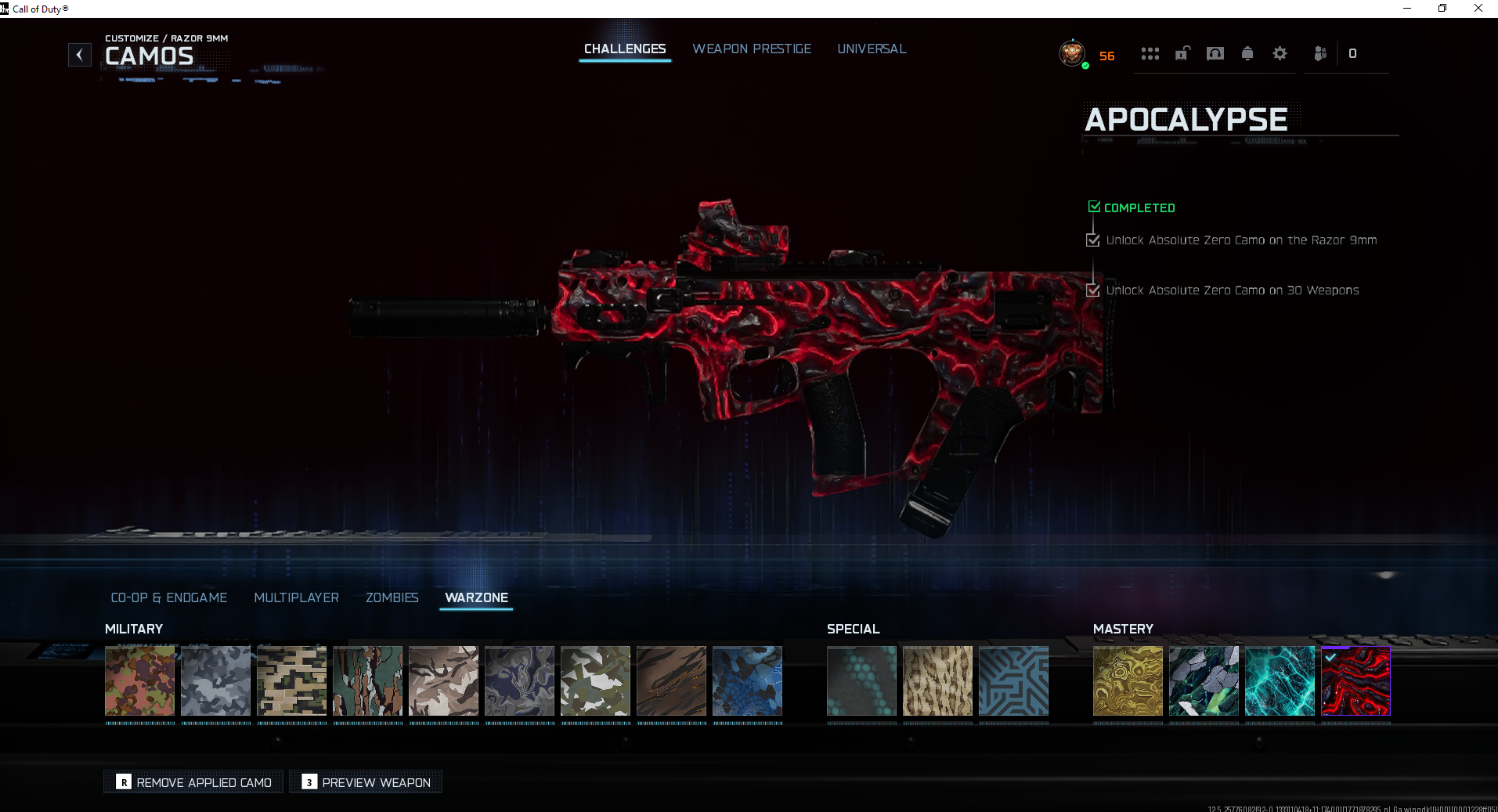Select the Warzone camo category
This screenshot has height=812, width=1498.
click(476, 597)
